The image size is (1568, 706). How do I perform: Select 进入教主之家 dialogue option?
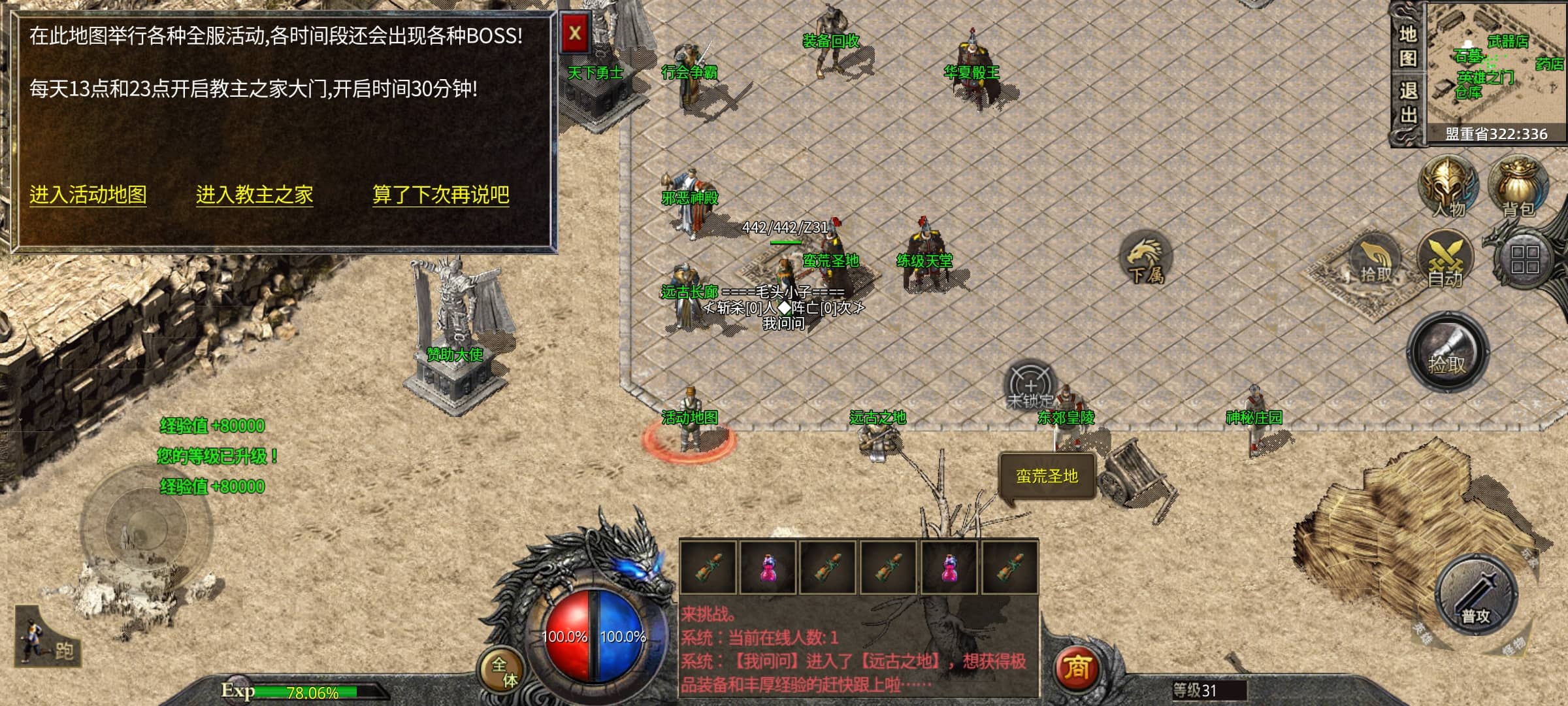click(x=255, y=195)
